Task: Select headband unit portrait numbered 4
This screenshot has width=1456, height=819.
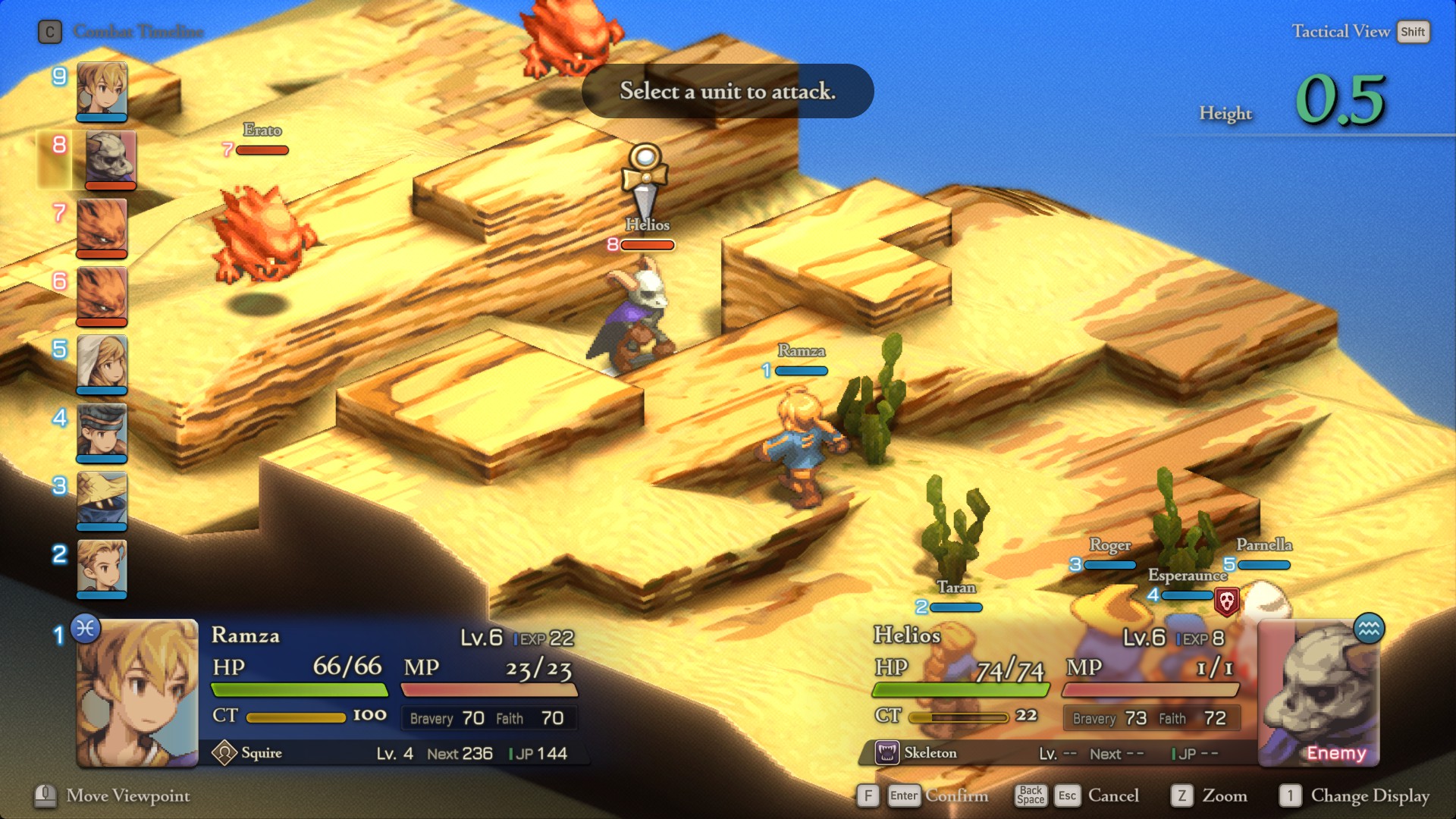Action: coord(102,432)
